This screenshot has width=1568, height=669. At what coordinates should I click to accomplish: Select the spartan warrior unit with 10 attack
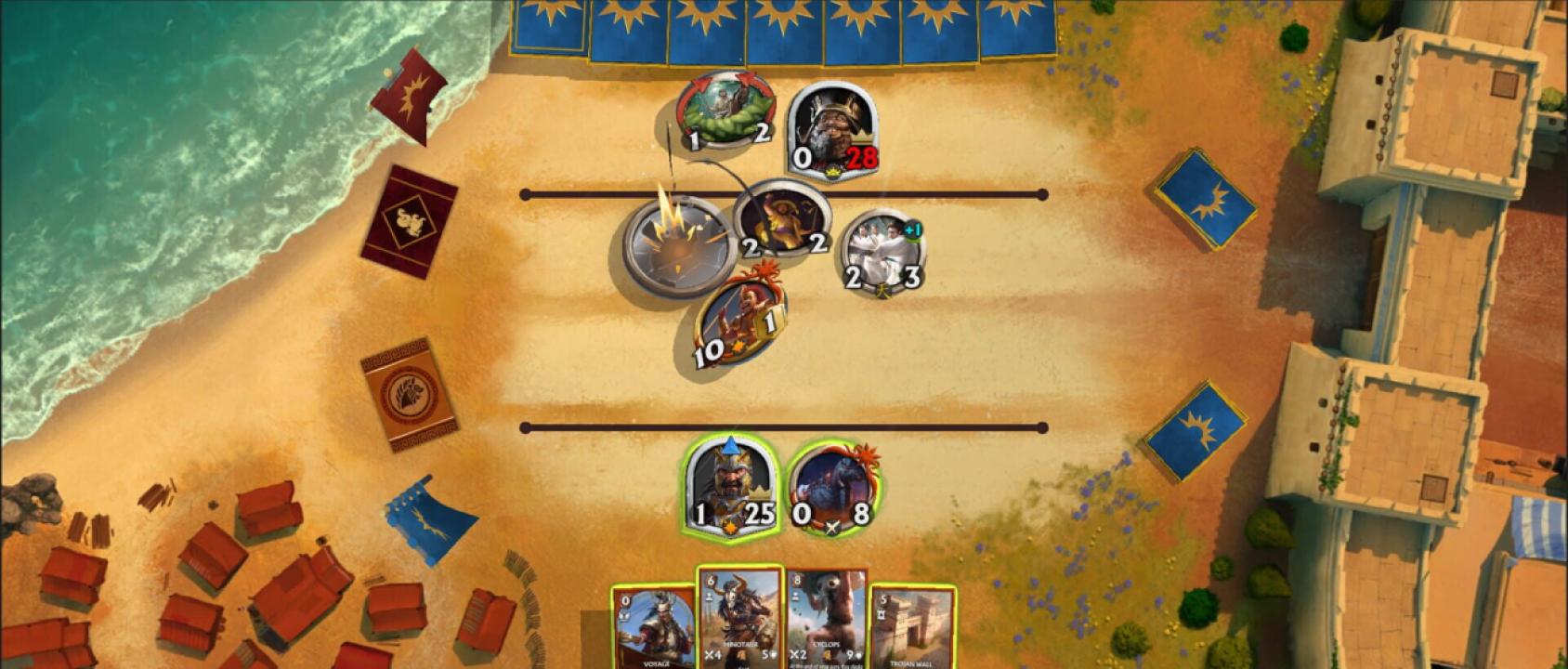tap(740, 321)
